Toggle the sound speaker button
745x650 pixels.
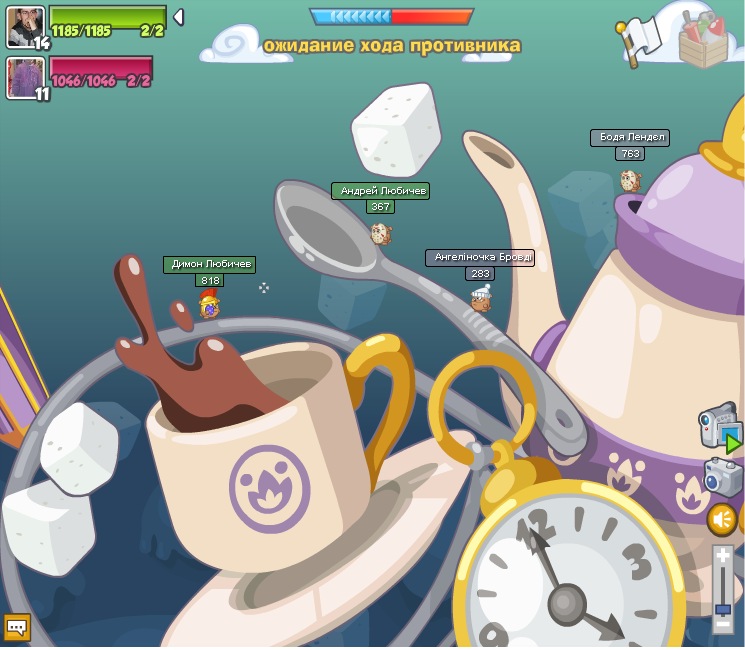pyautogui.click(x=722, y=519)
